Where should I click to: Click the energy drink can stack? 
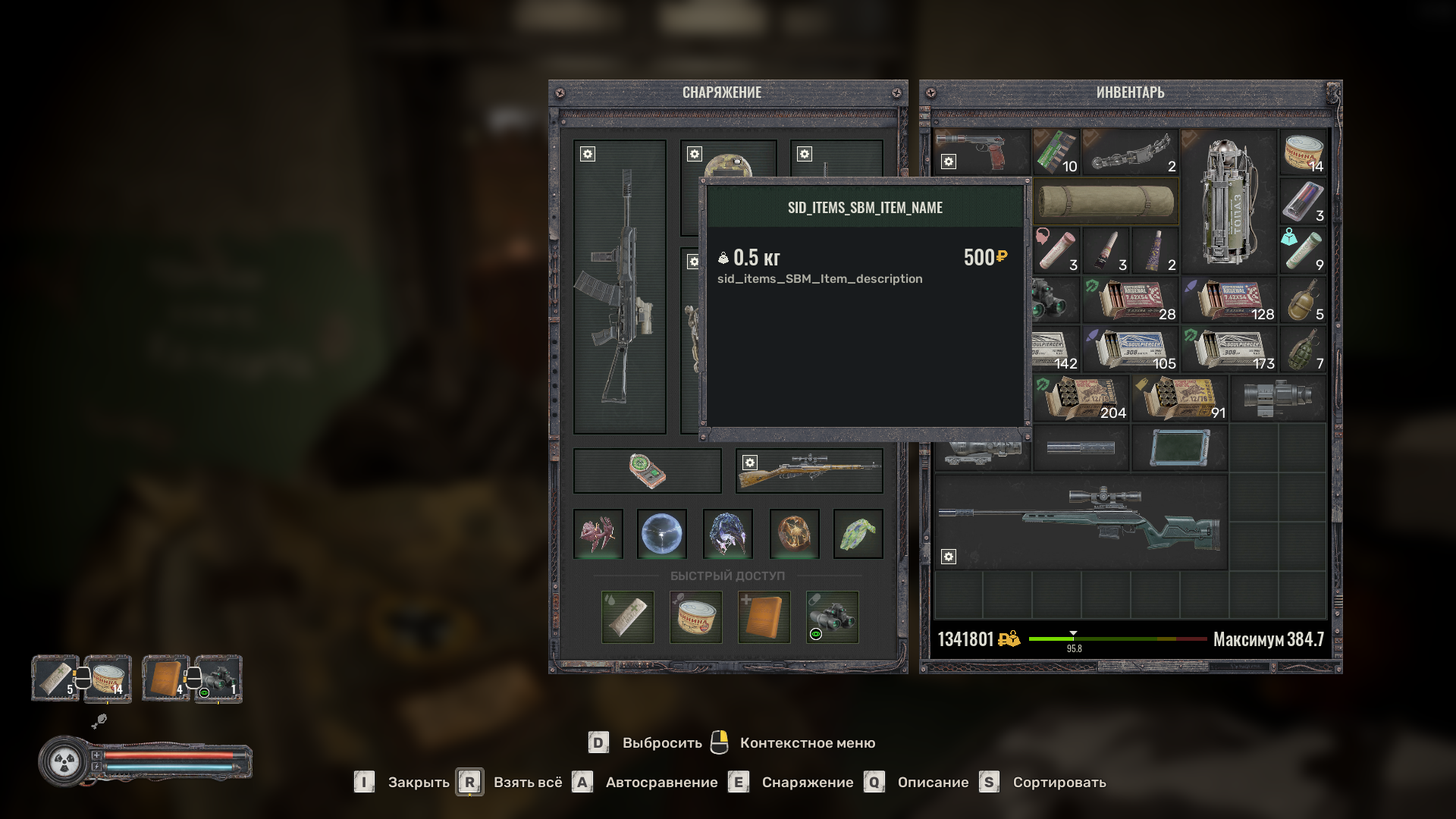click(1303, 202)
